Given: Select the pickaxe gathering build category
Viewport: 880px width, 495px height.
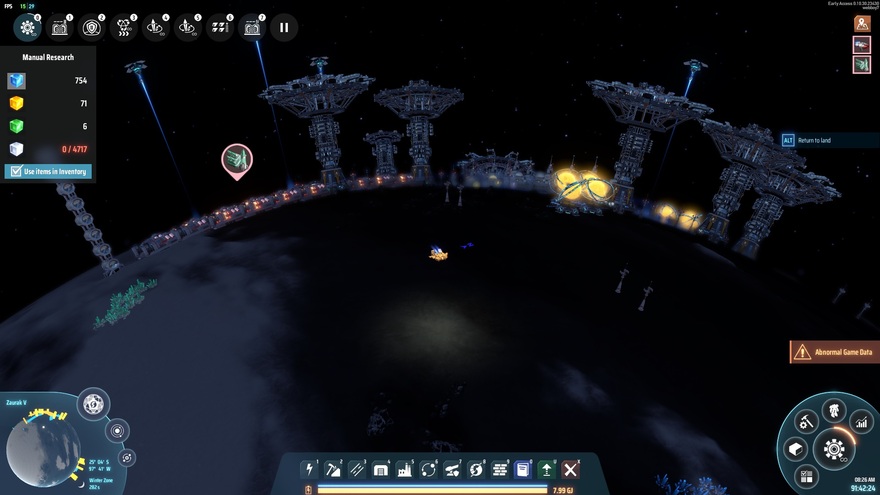Looking at the screenshot, I should [333, 469].
